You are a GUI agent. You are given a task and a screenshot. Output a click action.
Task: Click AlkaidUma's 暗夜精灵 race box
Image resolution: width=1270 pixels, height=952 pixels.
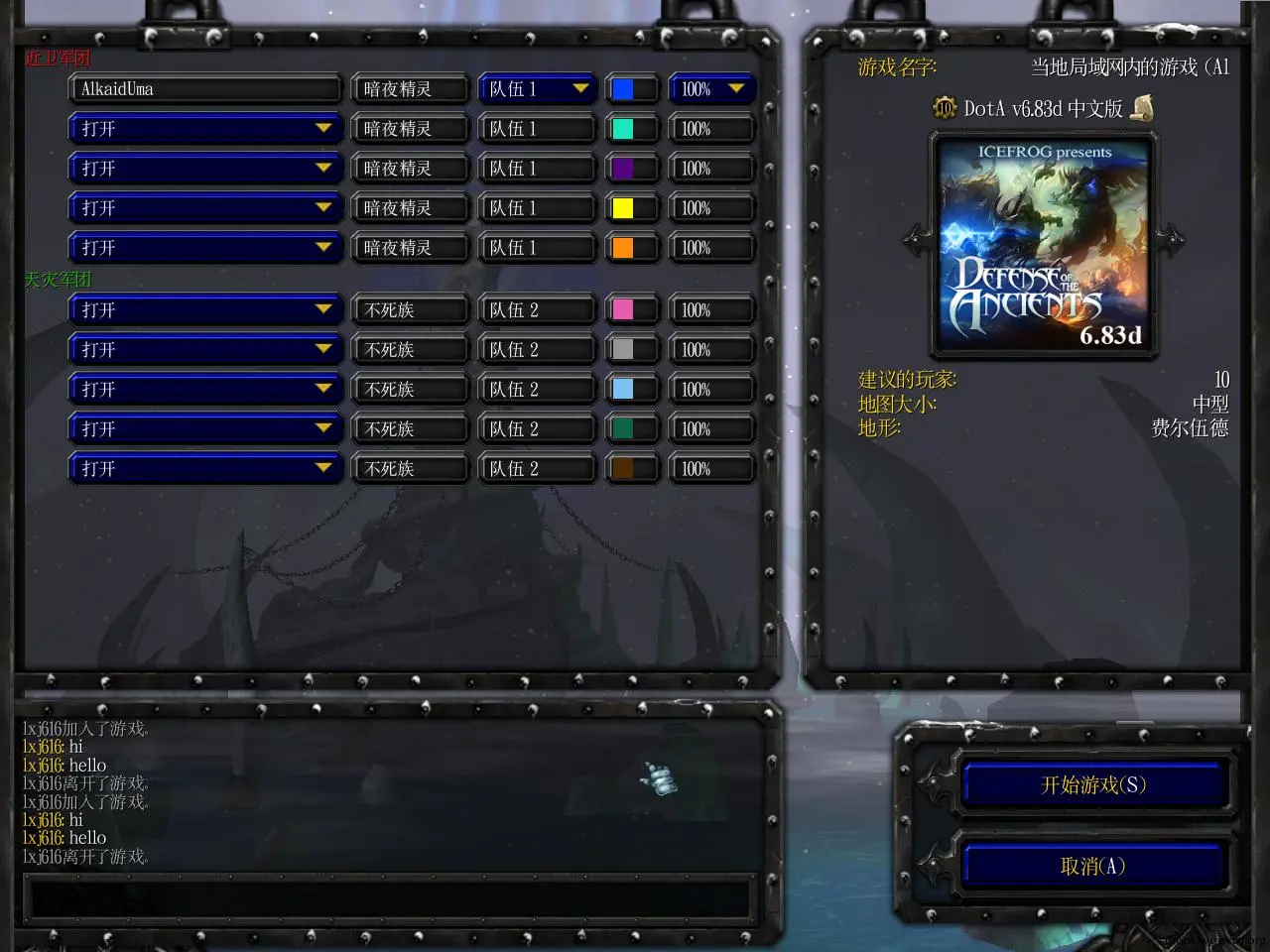point(409,89)
